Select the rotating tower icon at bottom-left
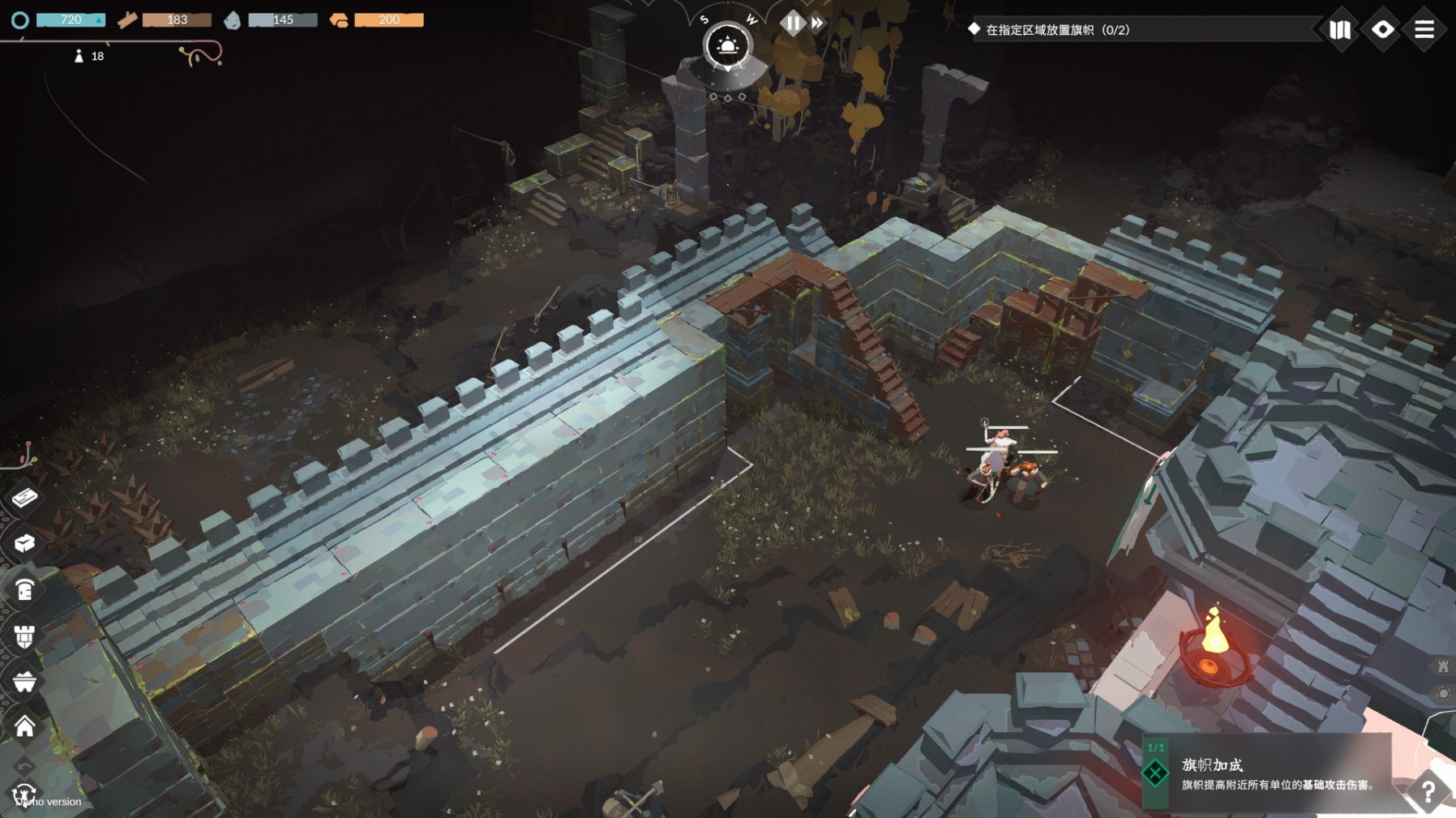 coord(24,794)
